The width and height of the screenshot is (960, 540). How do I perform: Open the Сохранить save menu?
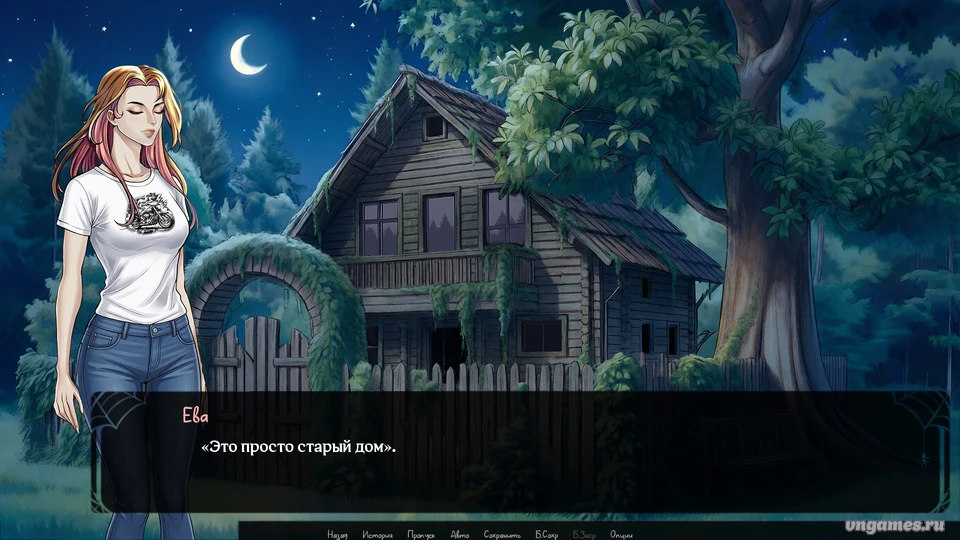point(502,534)
